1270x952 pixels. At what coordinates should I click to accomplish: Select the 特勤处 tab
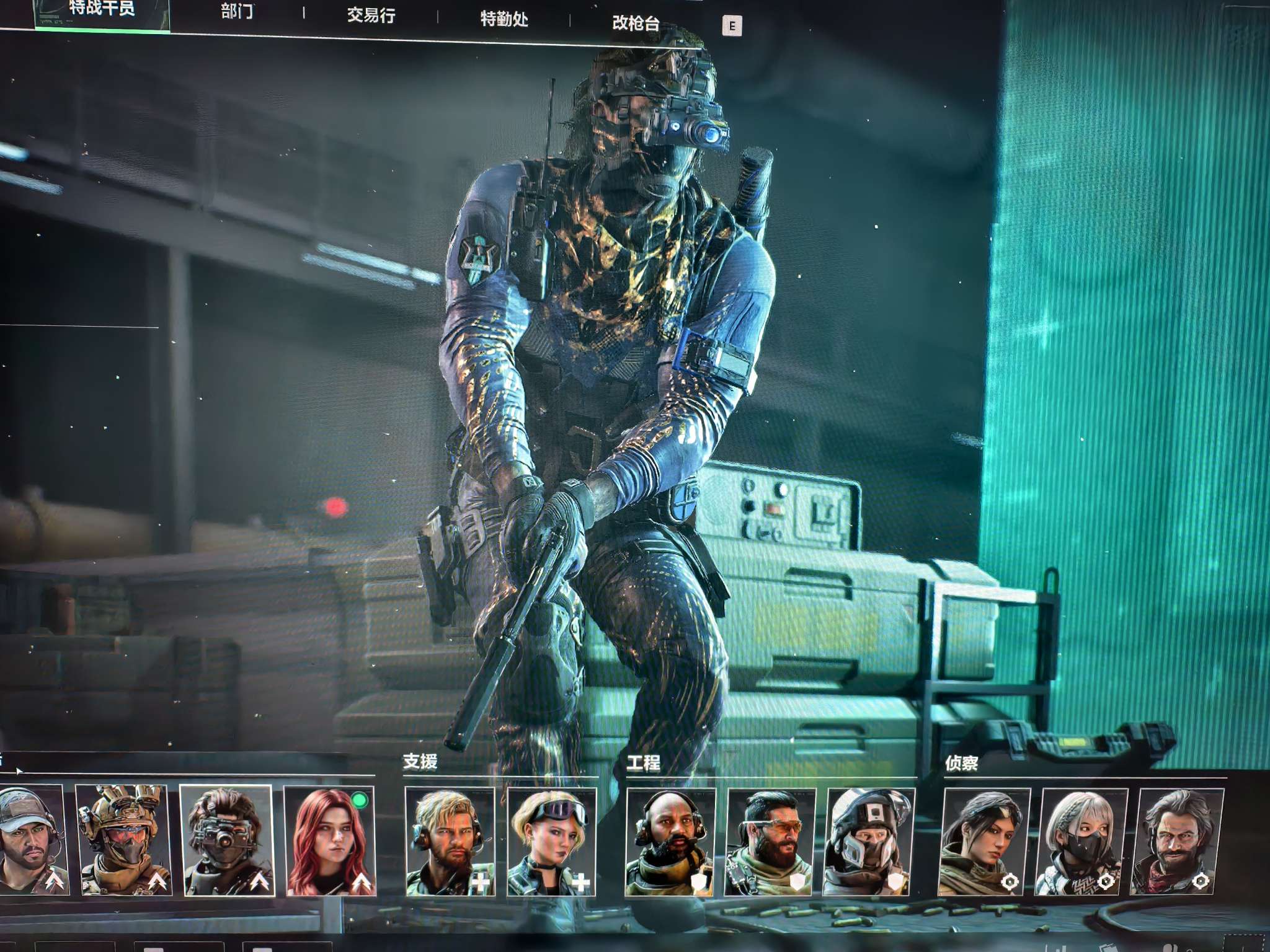point(504,19)
